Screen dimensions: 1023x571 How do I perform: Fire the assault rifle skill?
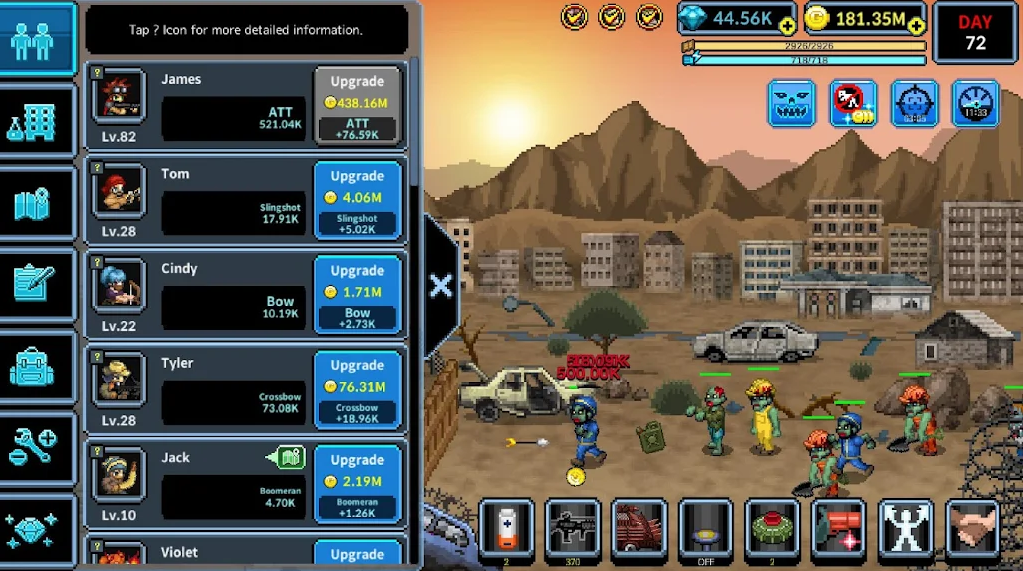pos(572,526)
